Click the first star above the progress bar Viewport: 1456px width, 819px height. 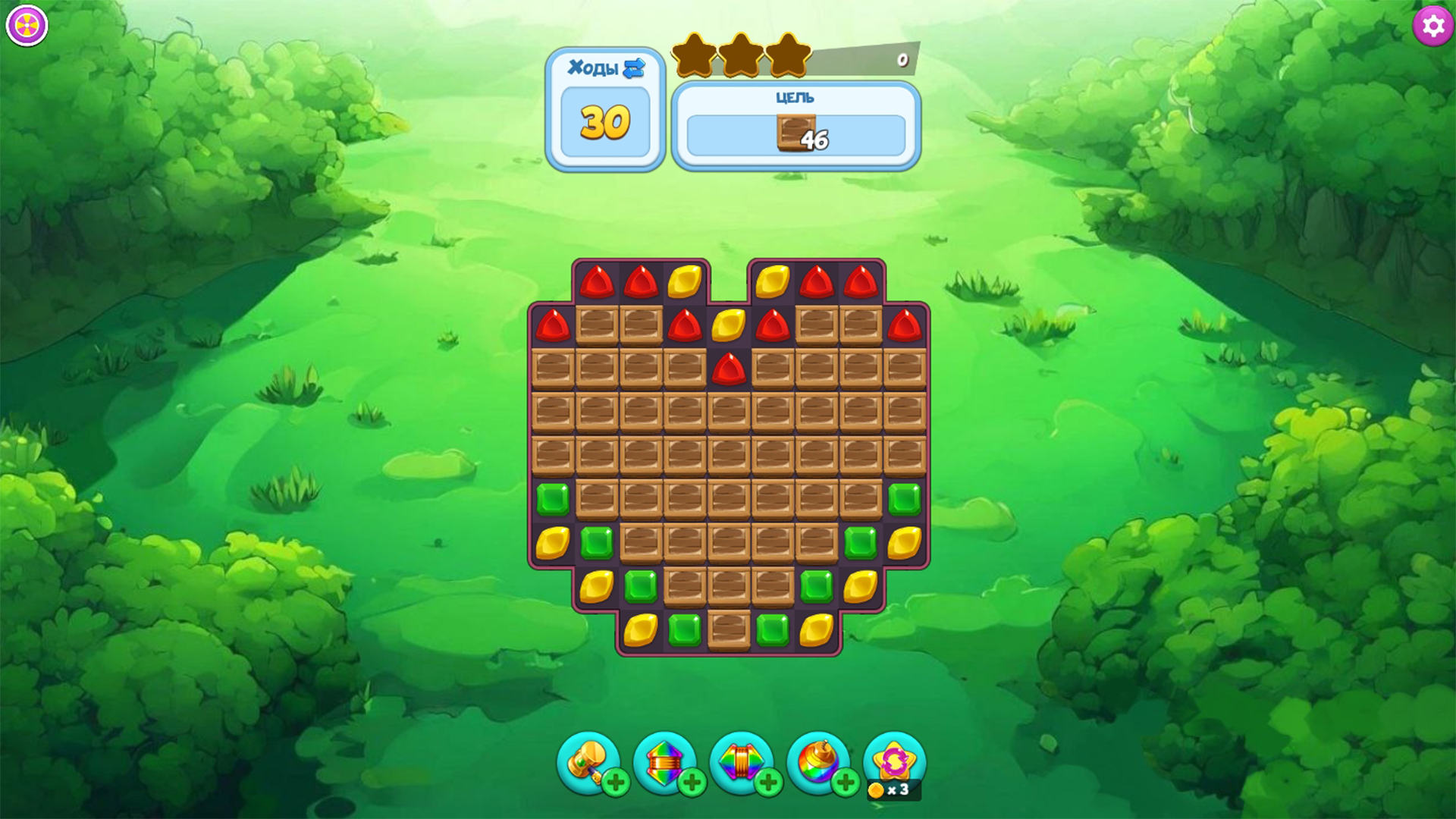[x=692, y=55]
